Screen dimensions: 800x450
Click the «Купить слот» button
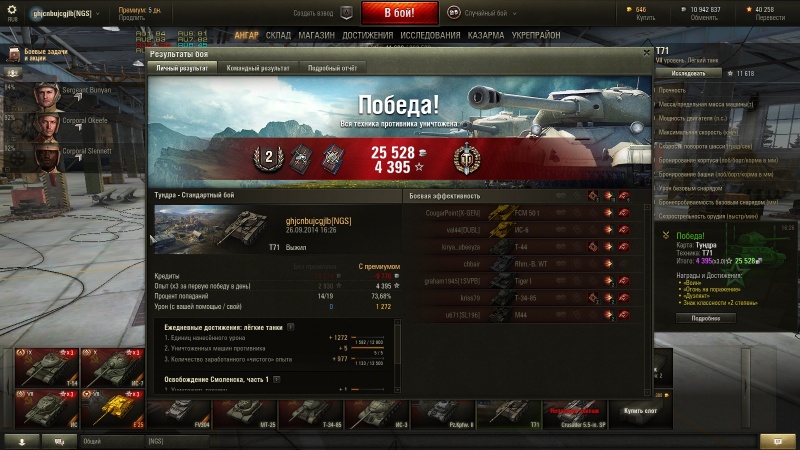tap(640, 410)
